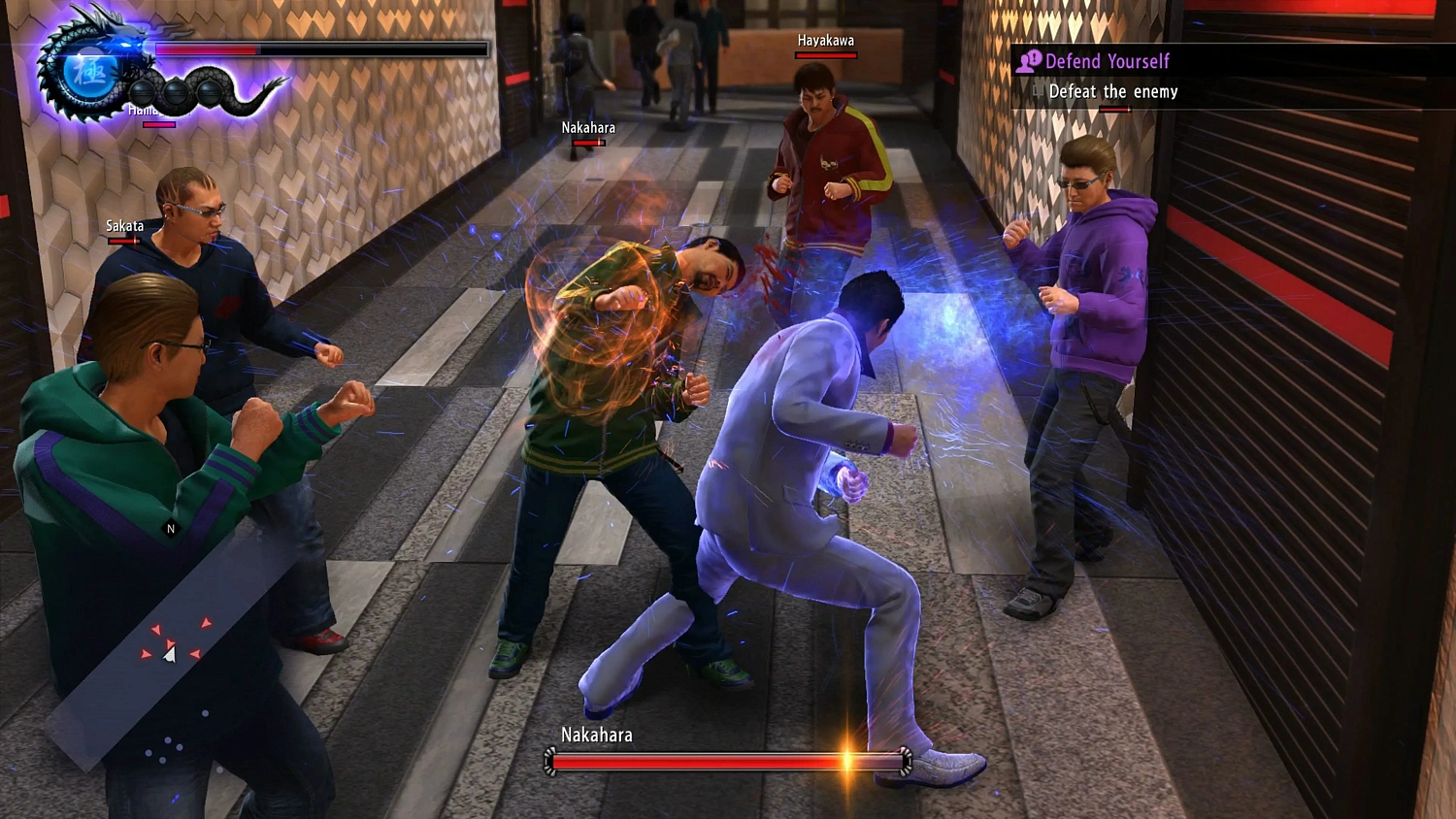Click Kiryu's health bar at the top
The height and width of the screenshot is (819, 1456).
pyautogui.click(x=320, y=49)
